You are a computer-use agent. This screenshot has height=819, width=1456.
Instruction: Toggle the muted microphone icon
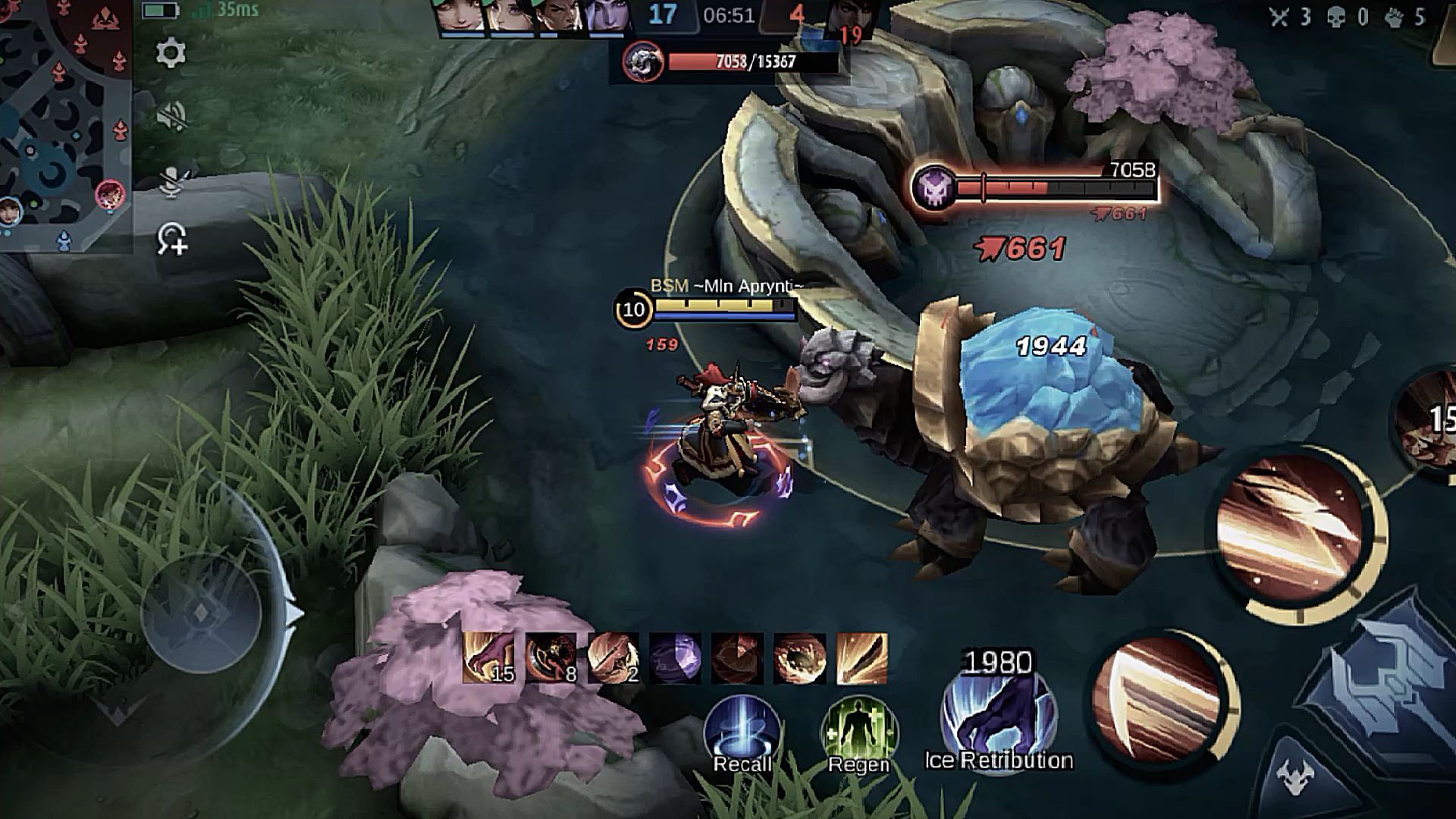(x=171, y=180)
